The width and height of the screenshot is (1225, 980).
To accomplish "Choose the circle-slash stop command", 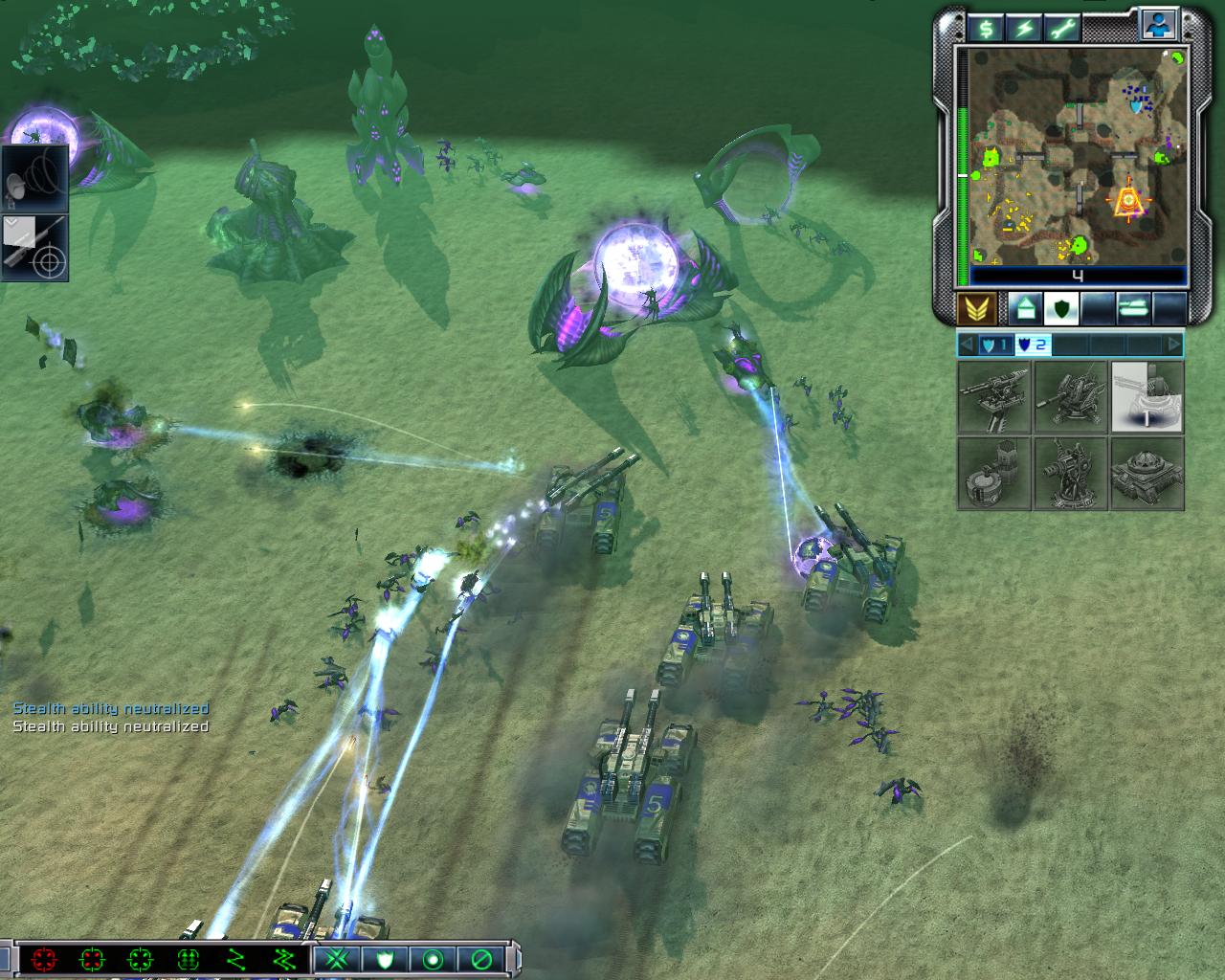I will point(481,959).
